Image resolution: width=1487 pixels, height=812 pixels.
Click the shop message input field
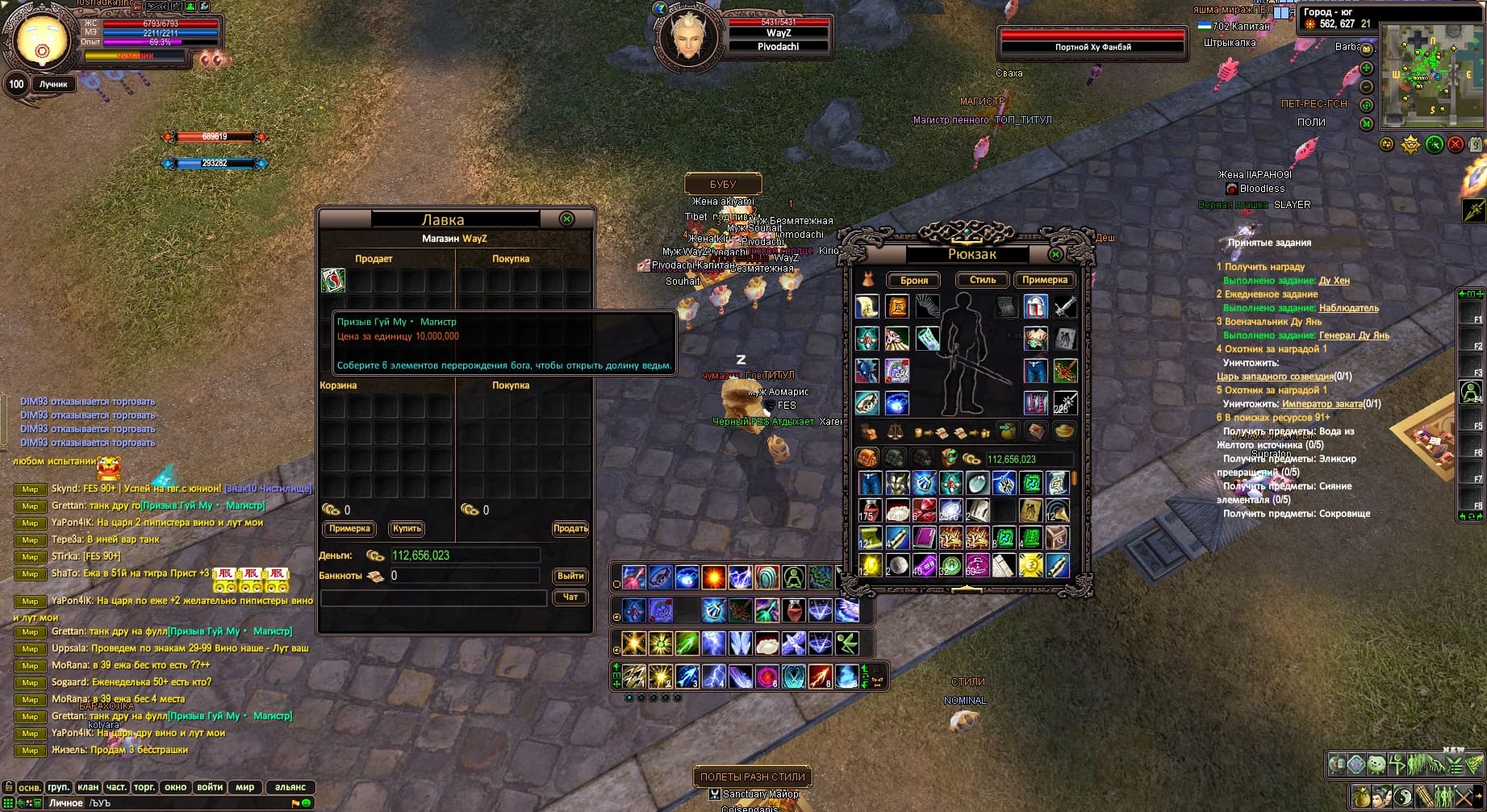coord(433,598)
